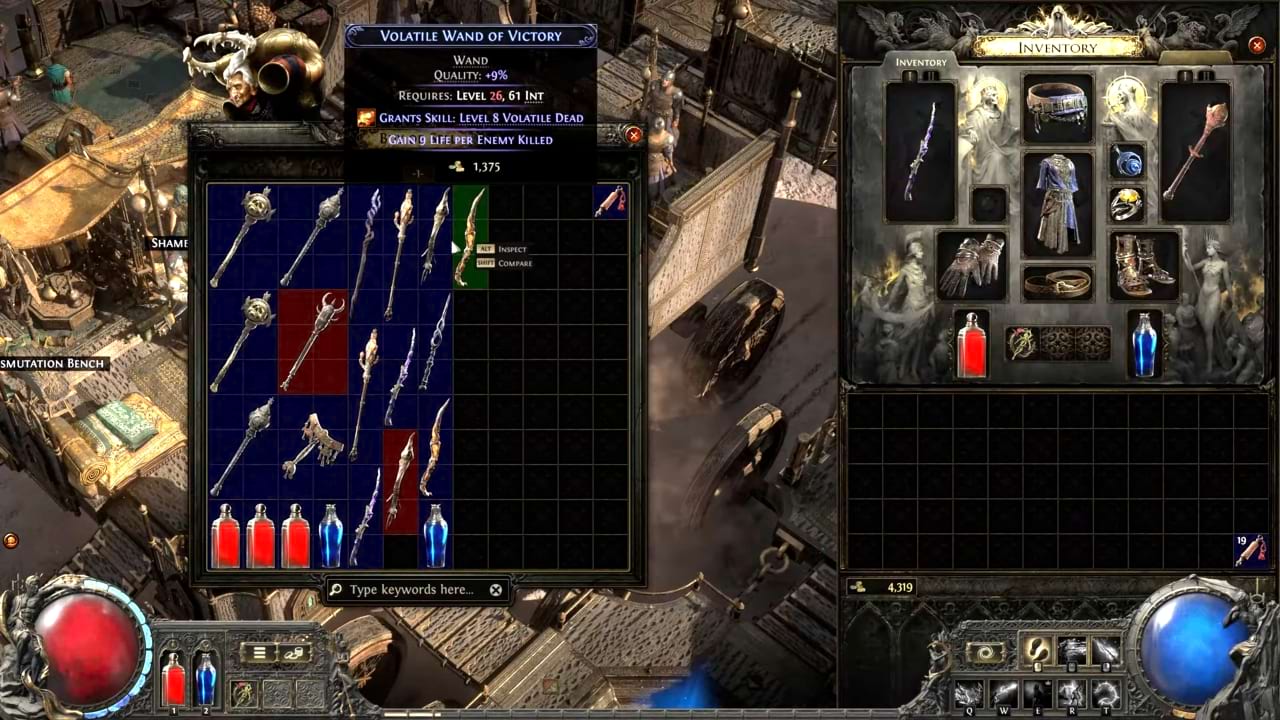
Task: Click the Inventory header banner
Action: pos(1060,47)
